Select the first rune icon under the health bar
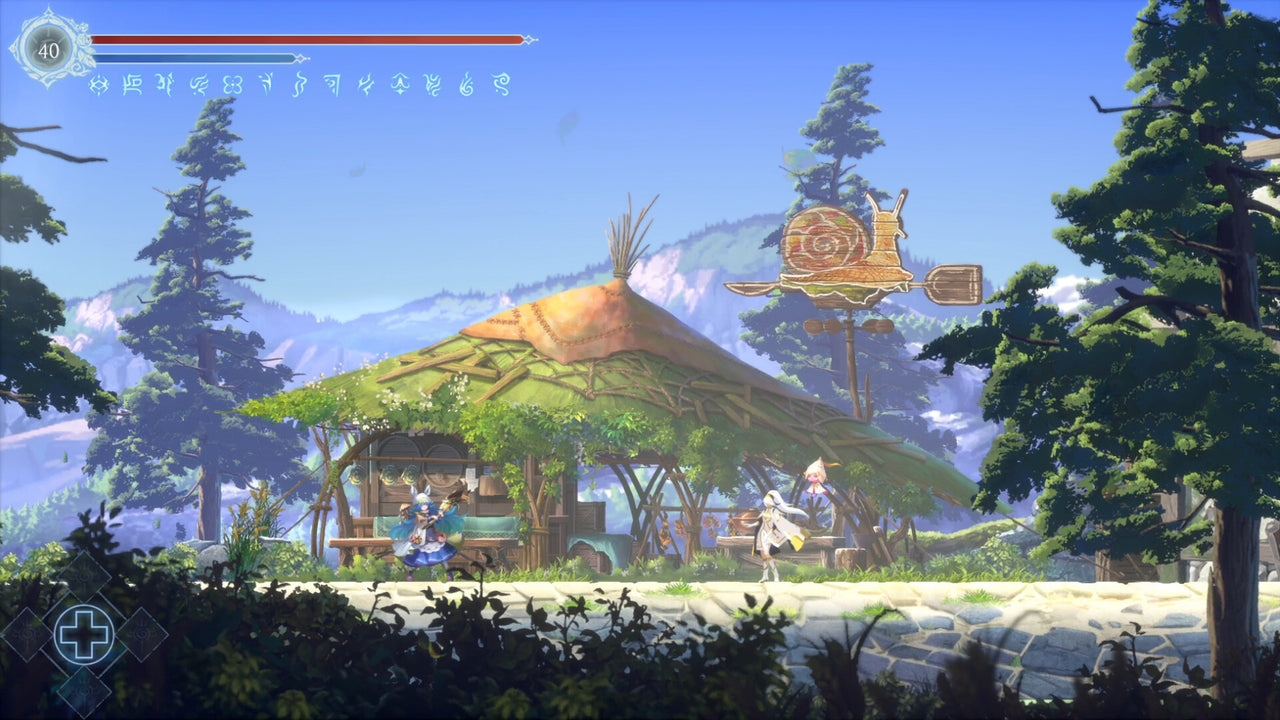 pyautogui.click(x=100, y=84)
